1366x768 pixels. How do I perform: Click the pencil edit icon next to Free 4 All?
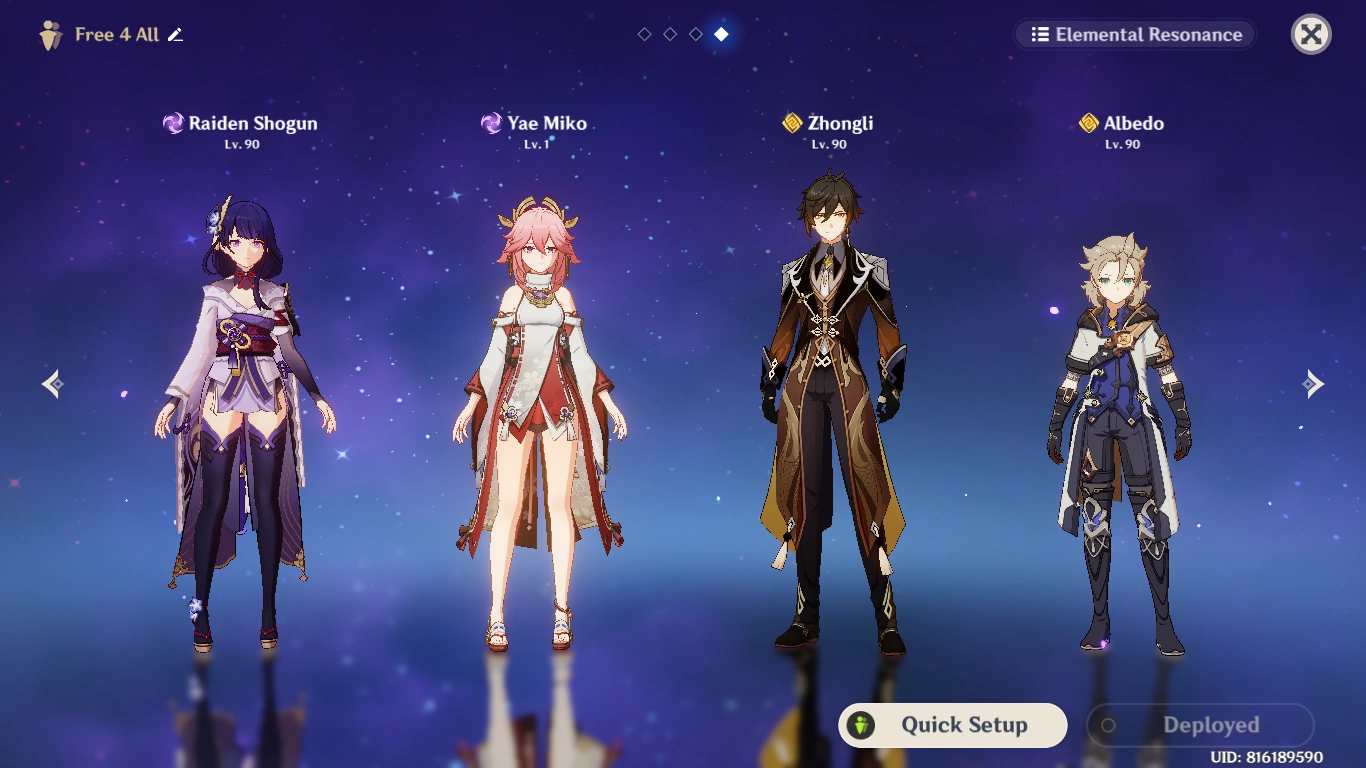point(176,33)
